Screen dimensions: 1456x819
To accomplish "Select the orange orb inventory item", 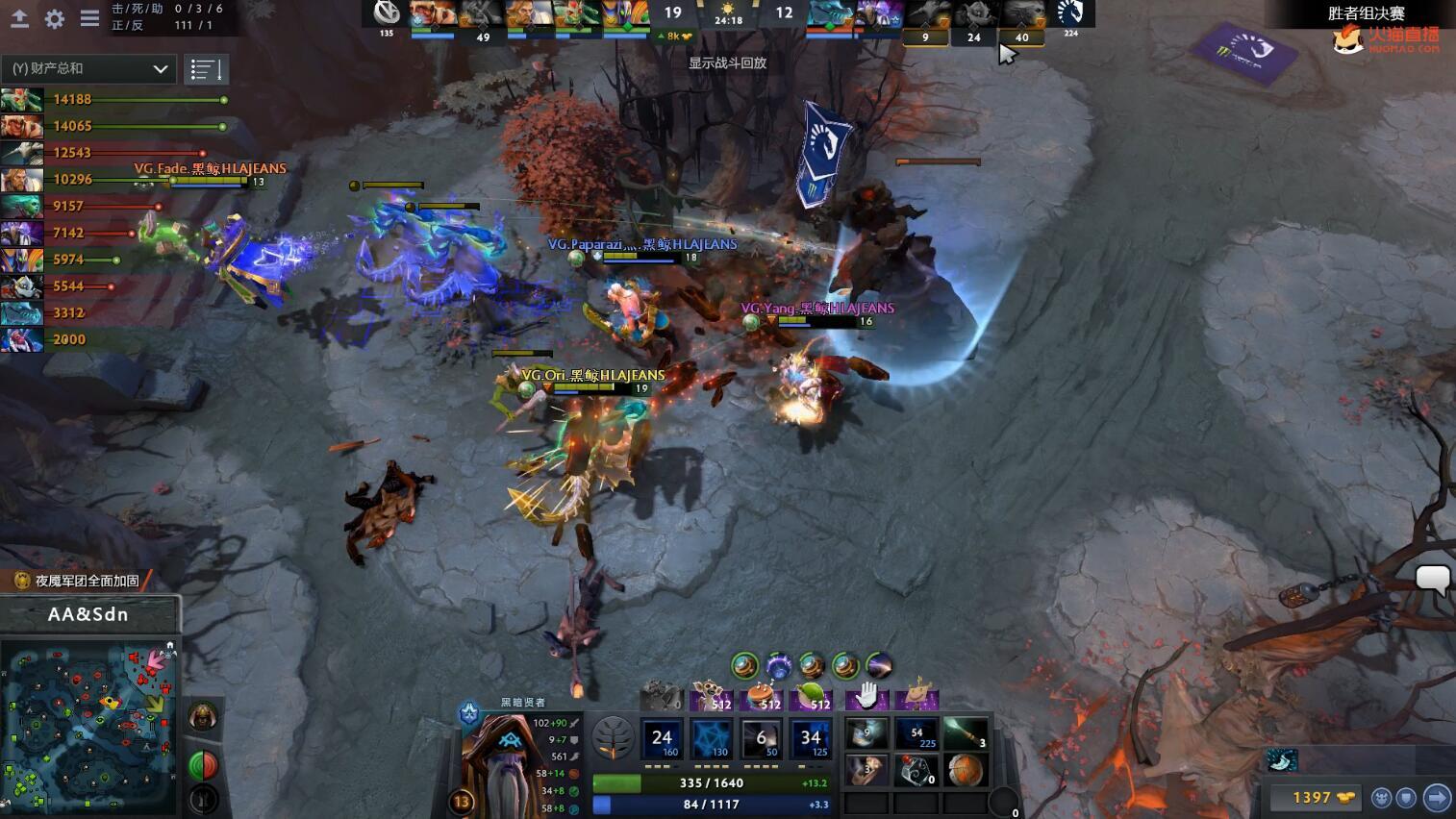I will click(x=965, y=770).
